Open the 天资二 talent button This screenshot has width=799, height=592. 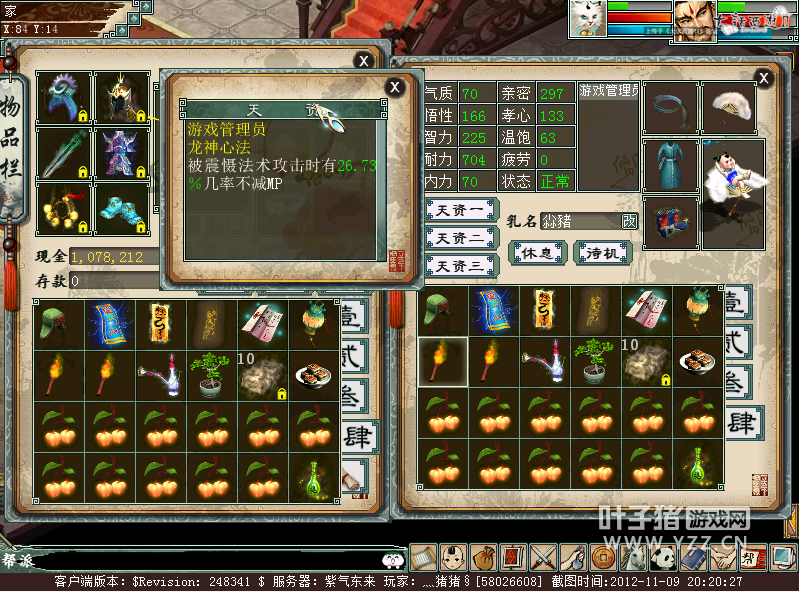[x=461, y=238]
